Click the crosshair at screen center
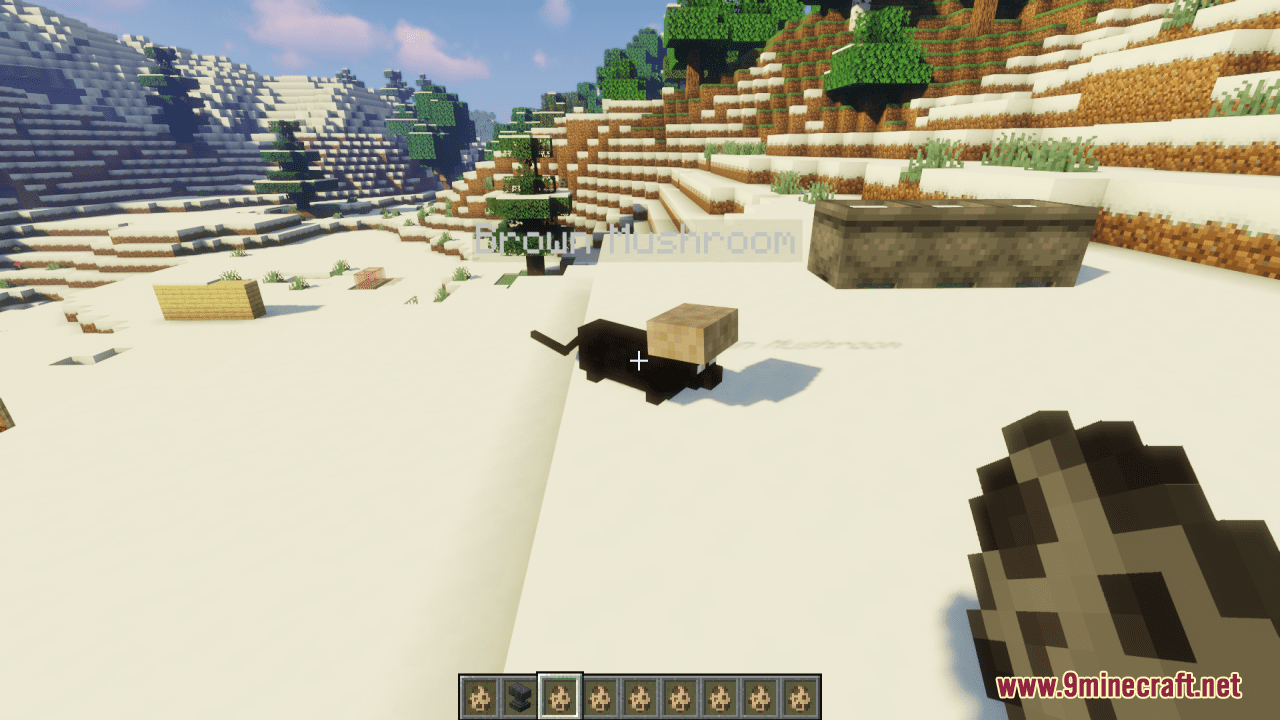This screenshot has height=720, width=1280. coord(638,360)
